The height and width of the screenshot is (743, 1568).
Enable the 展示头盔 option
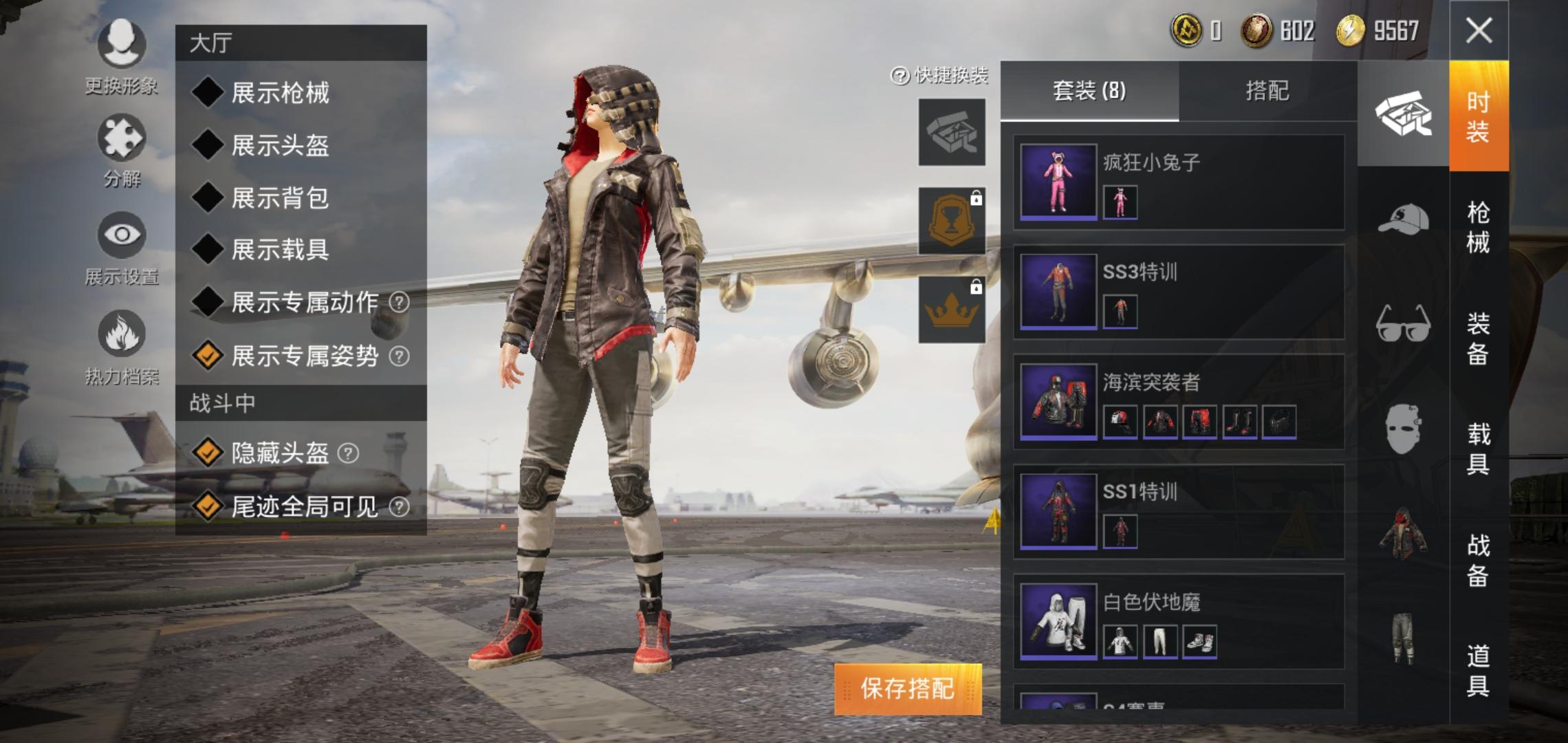coord(208,145)
